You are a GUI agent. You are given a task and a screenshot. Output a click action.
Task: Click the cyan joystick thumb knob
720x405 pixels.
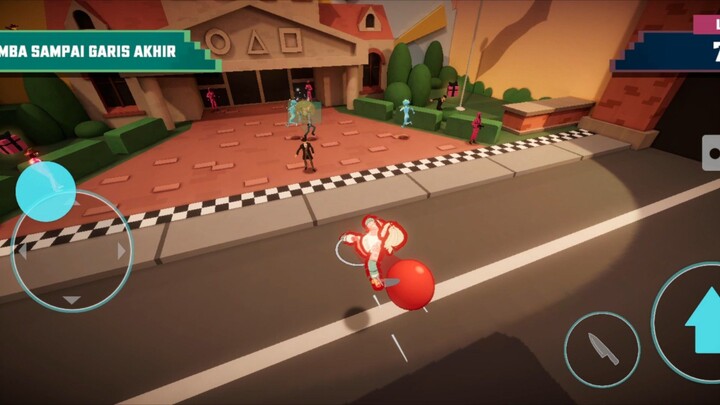click(x=46, y=190)
